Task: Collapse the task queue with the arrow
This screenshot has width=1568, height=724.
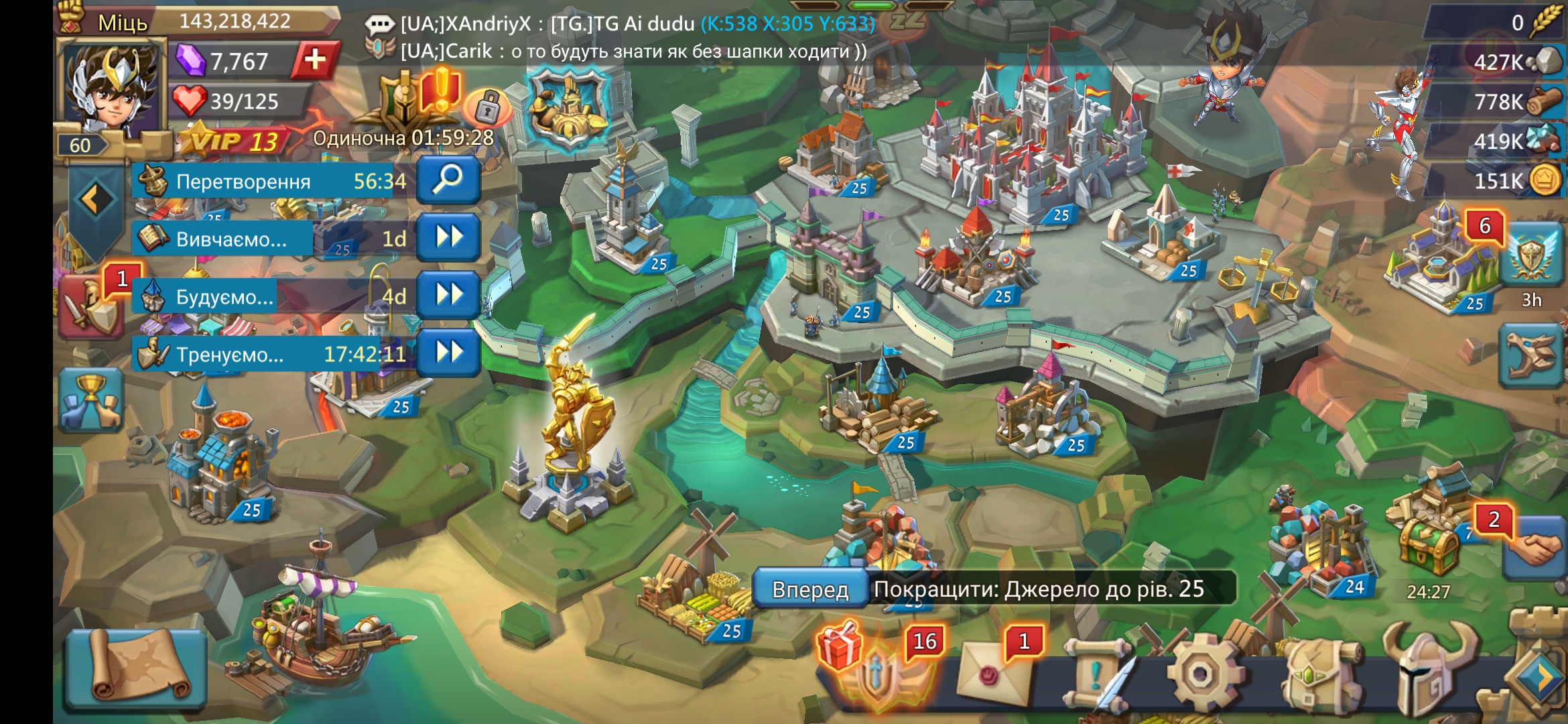Action: point(96,199)
